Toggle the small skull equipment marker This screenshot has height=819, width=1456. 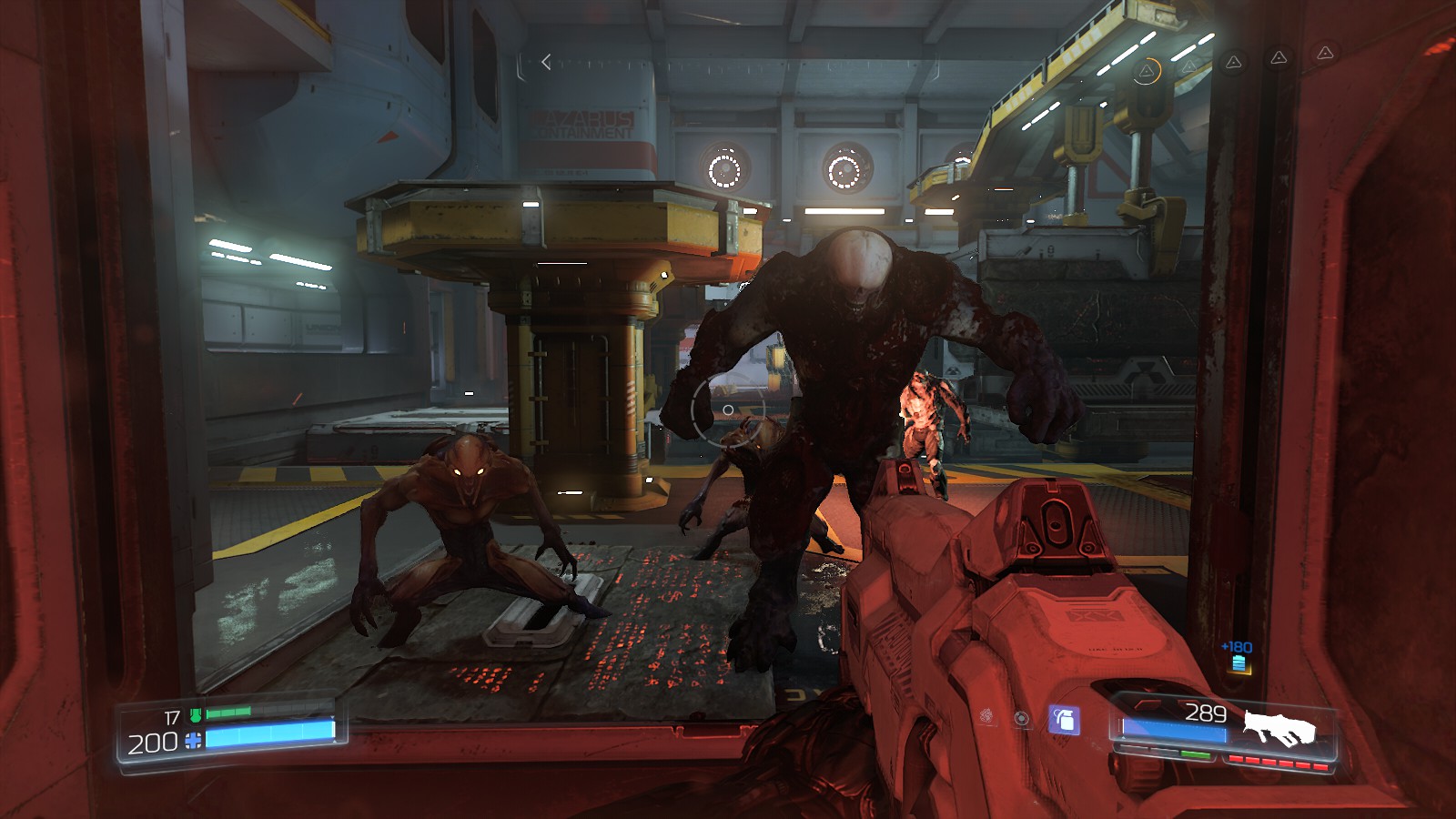[986, 714]
